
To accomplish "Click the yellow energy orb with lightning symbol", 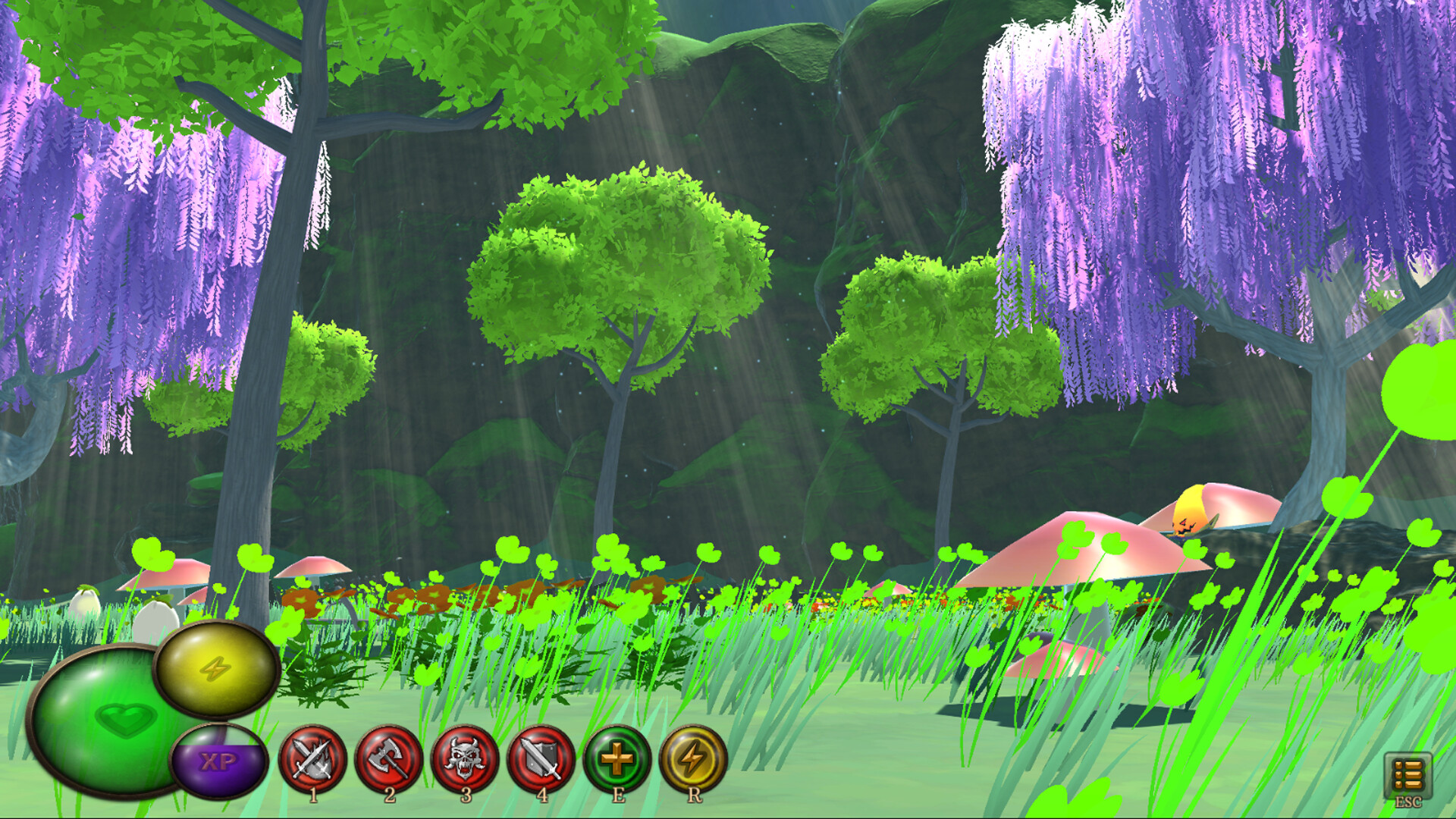I will pos(216,670).
